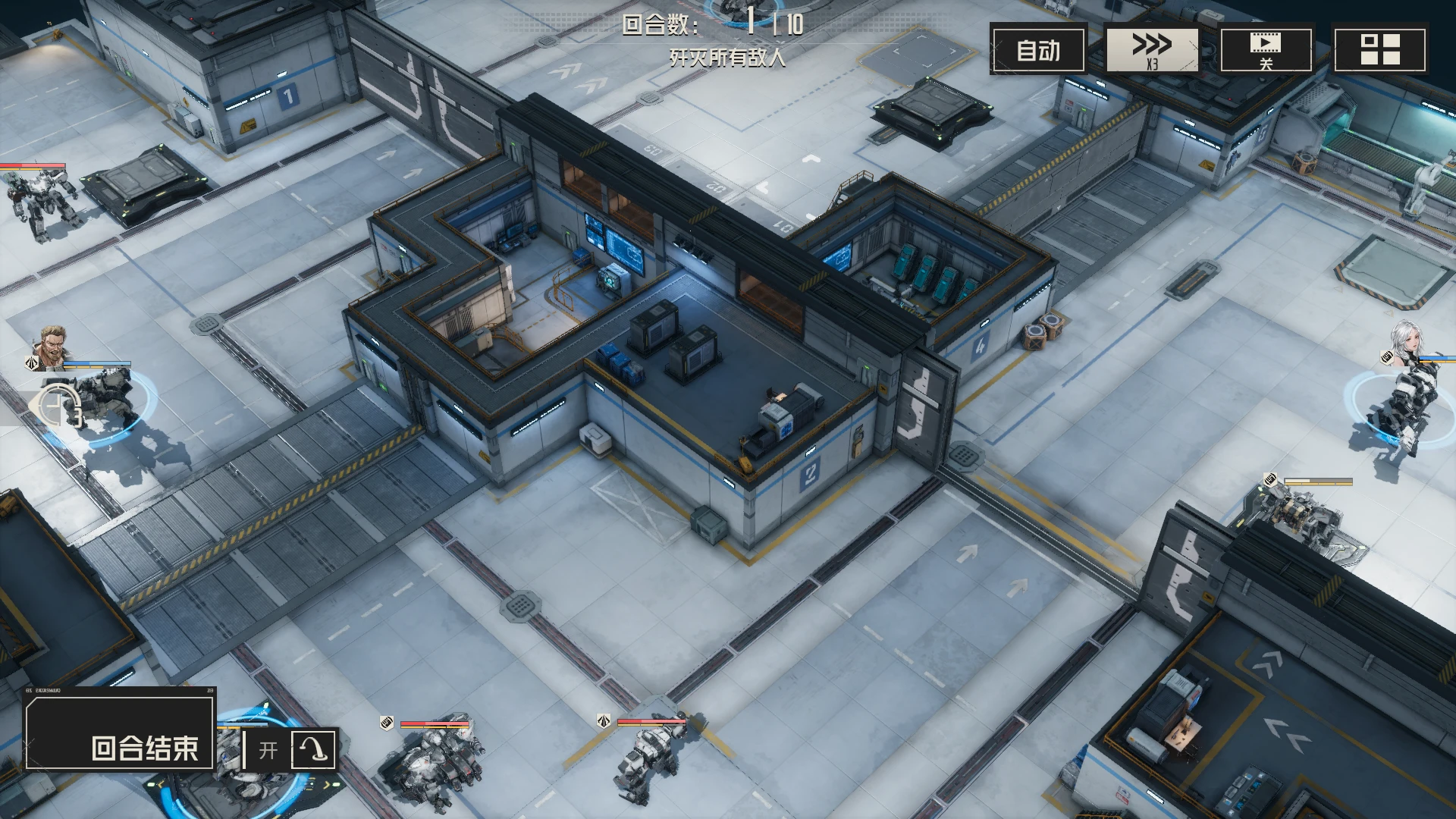
Task: Toggle the 开 arc trajectory button
Action: coord(290,749)
